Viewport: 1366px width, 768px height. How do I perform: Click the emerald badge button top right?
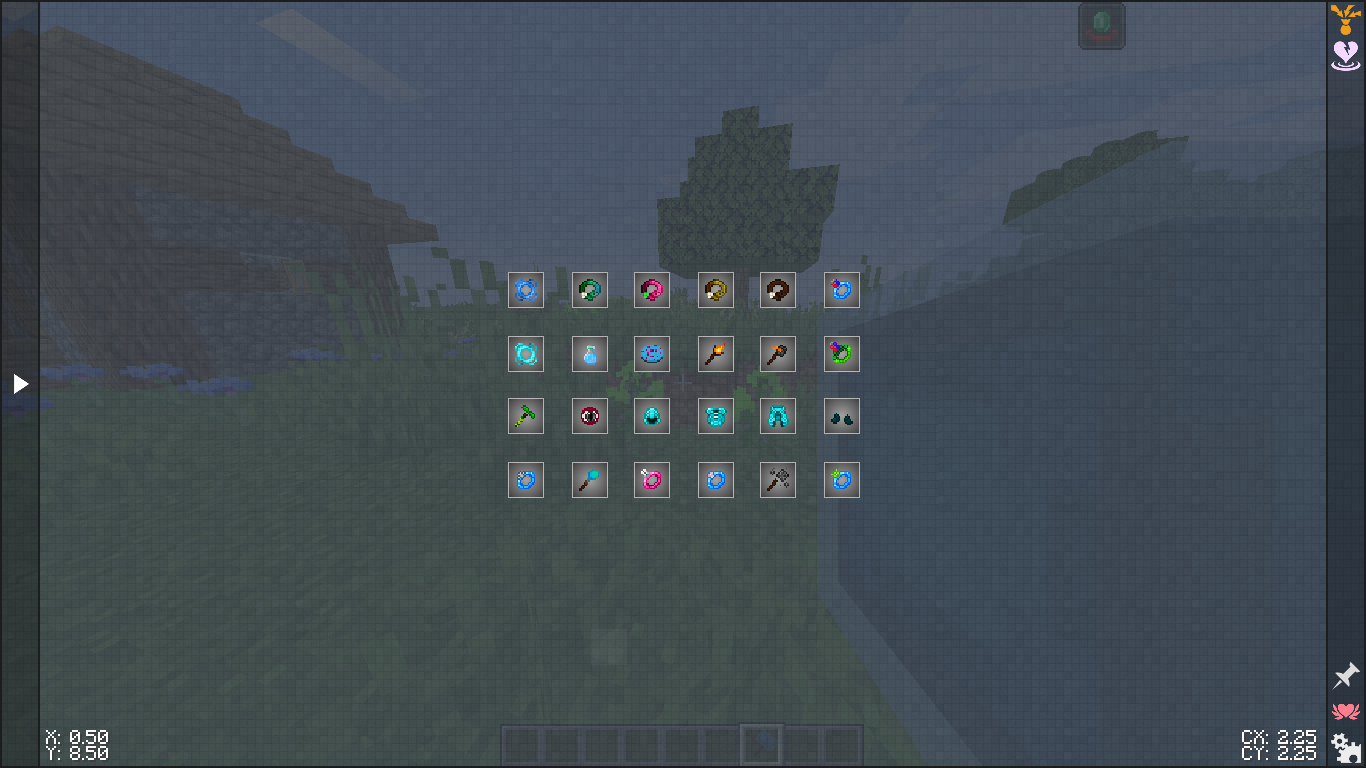[x=1101, y=25]
